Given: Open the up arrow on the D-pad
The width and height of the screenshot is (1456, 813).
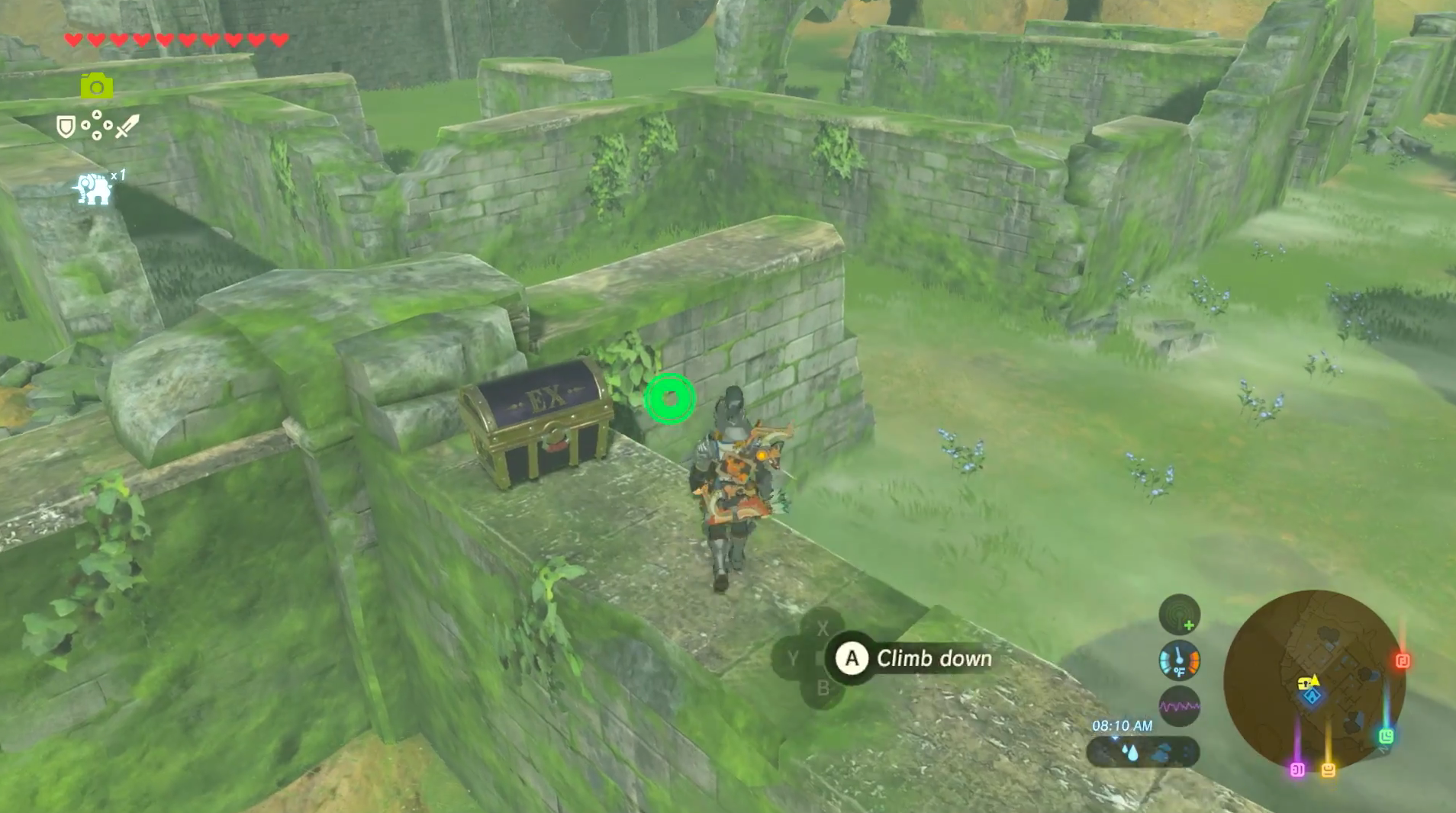Looking at the screenshot, I should tap(97, 114).
